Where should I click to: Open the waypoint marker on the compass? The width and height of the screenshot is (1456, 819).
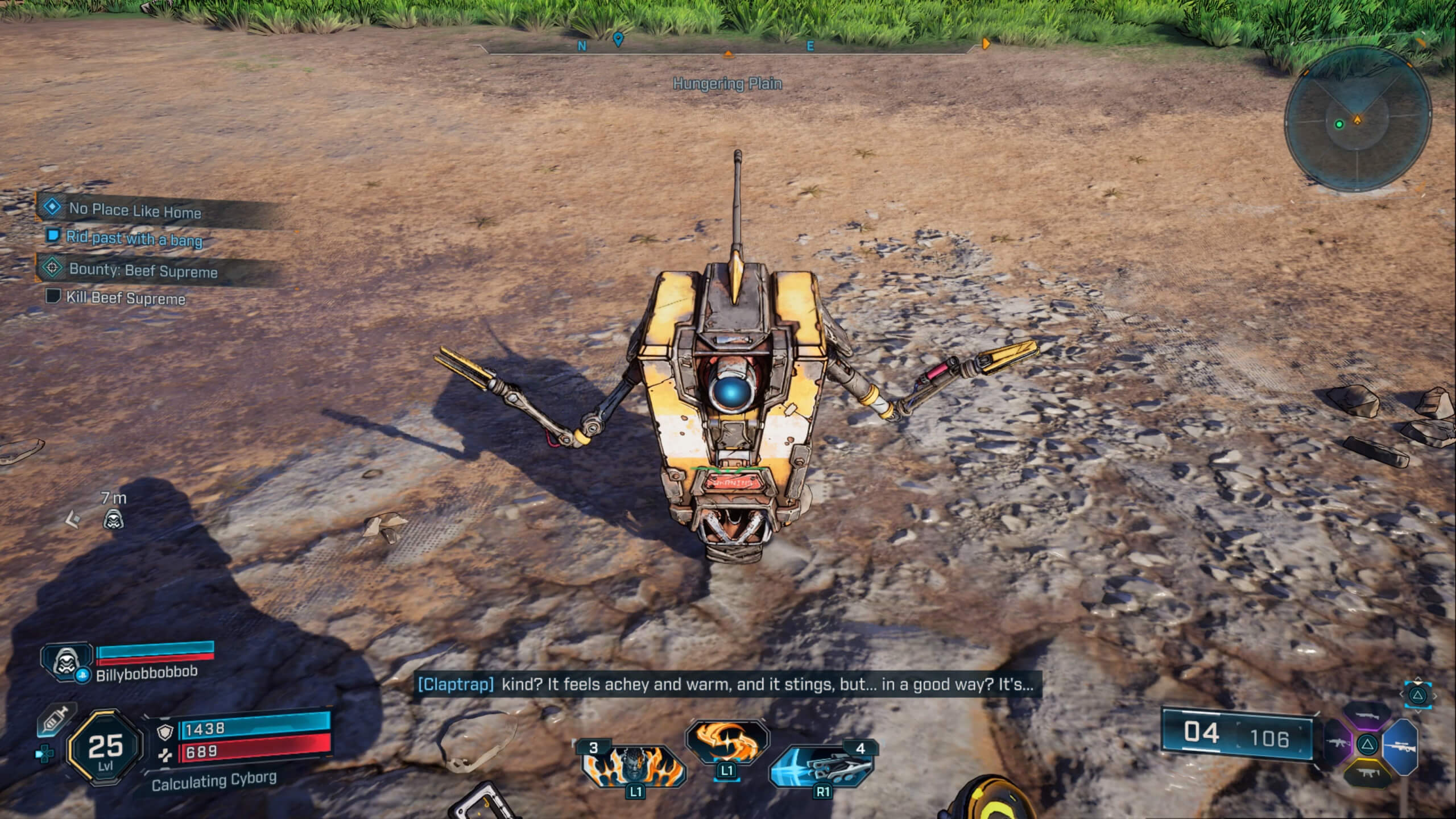point(618,42)
